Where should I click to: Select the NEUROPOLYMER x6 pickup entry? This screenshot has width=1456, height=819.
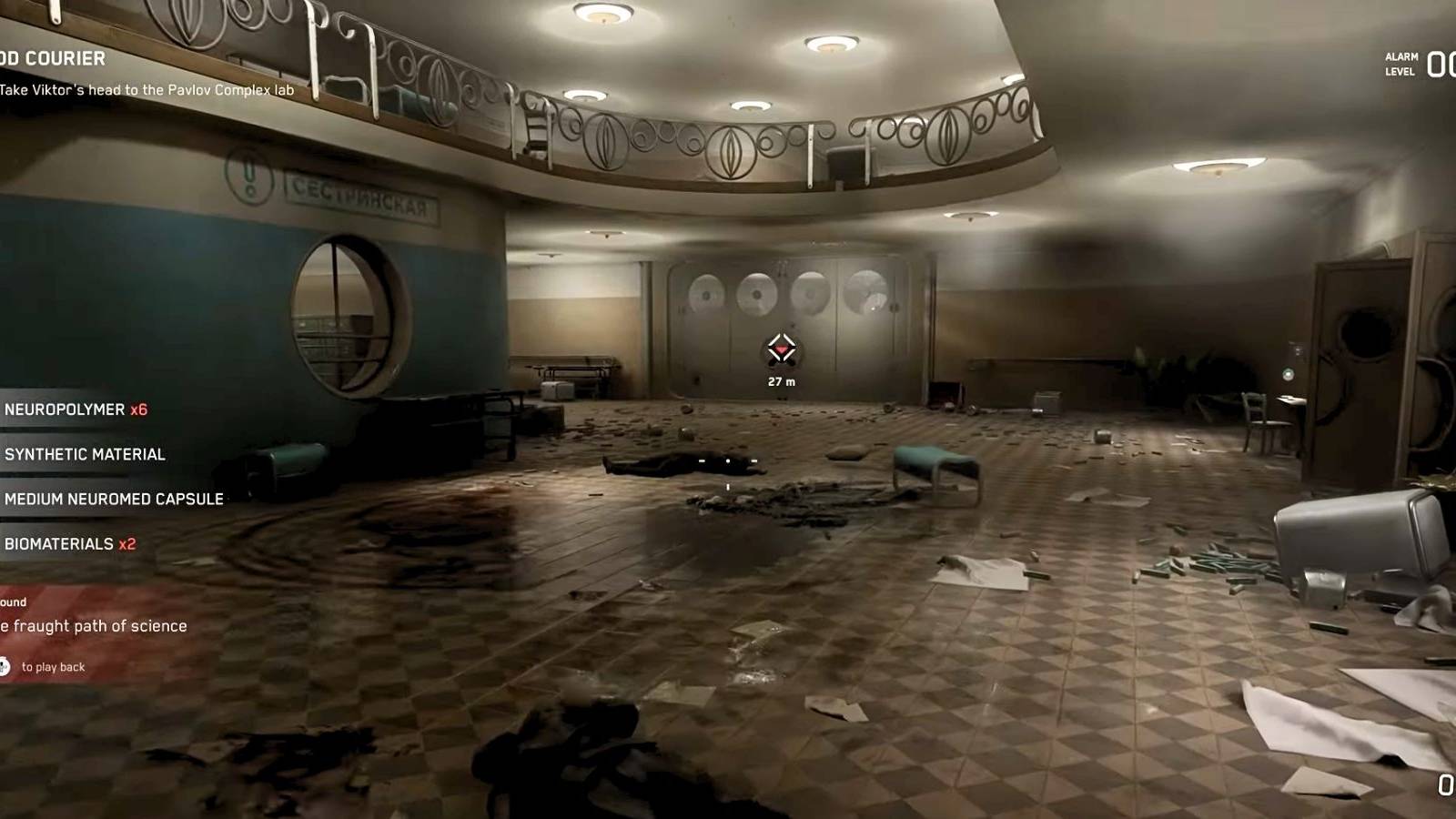point(68,409)
